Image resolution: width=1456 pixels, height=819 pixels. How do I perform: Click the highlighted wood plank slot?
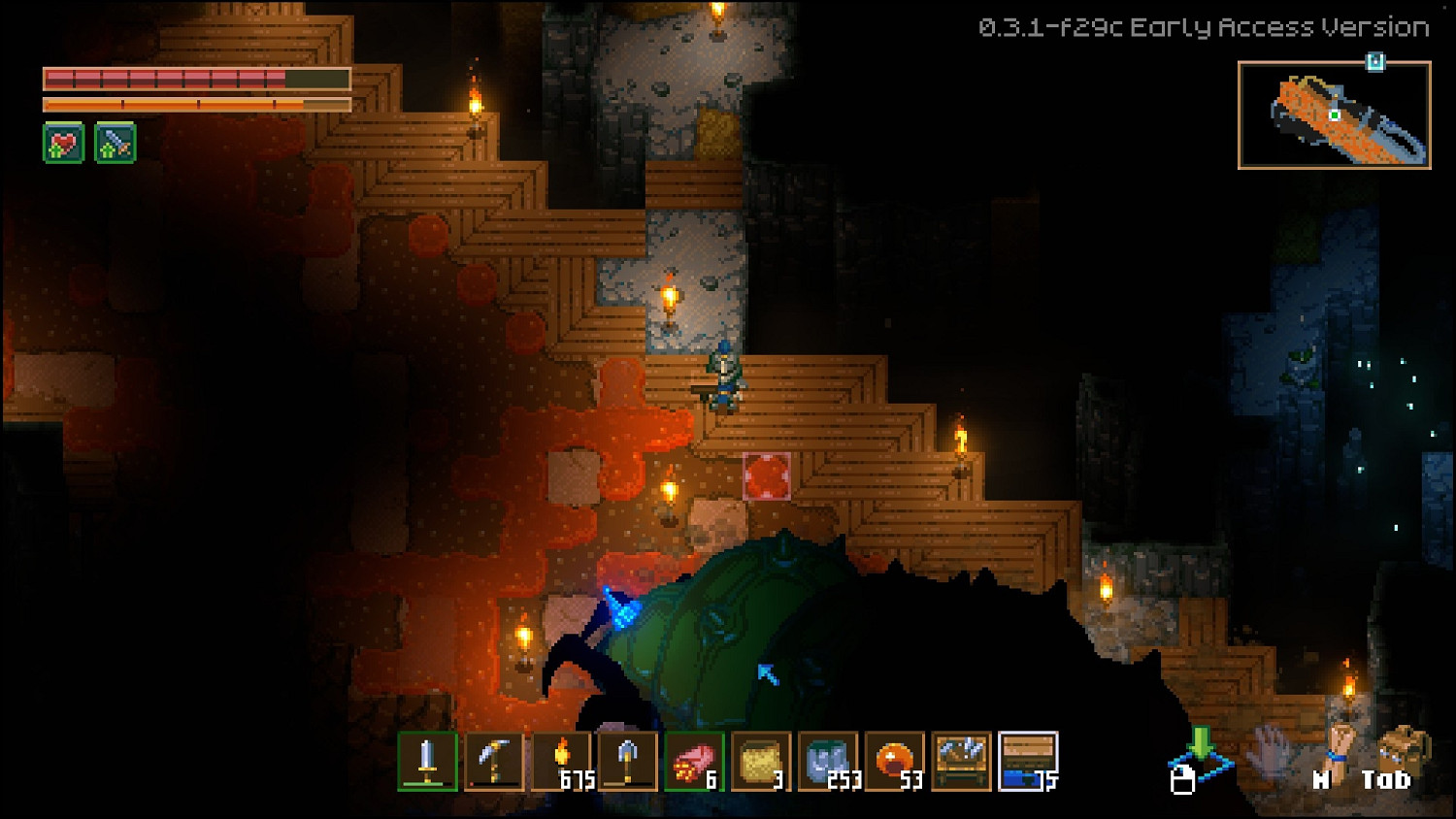pos(1028,762)
